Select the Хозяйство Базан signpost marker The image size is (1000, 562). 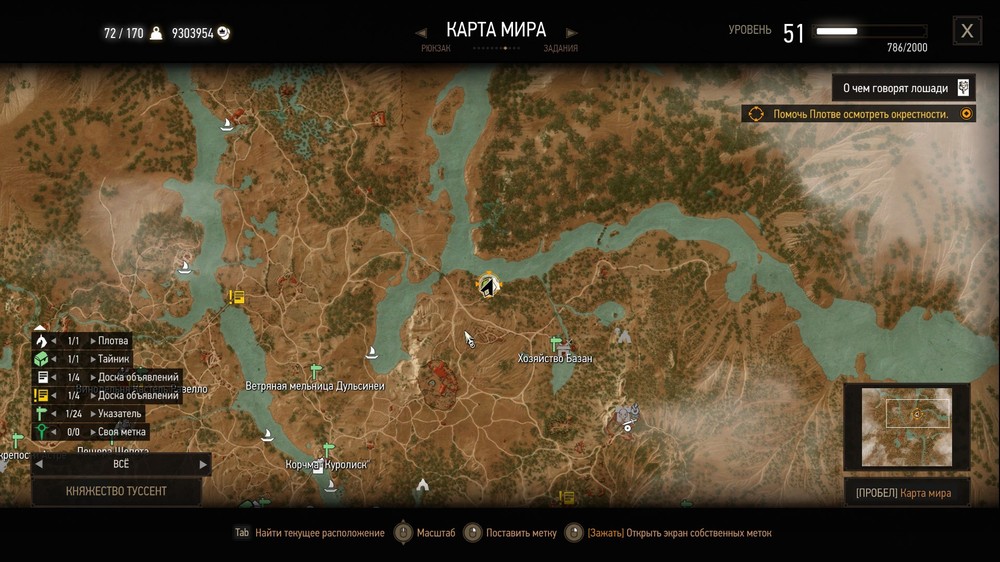pos(556,342)
